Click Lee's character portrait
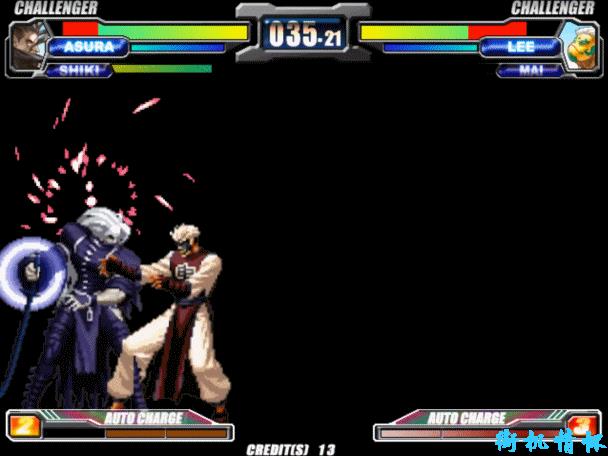The width and height of the screenshot is (608, 456). click(x=579, y=46)
